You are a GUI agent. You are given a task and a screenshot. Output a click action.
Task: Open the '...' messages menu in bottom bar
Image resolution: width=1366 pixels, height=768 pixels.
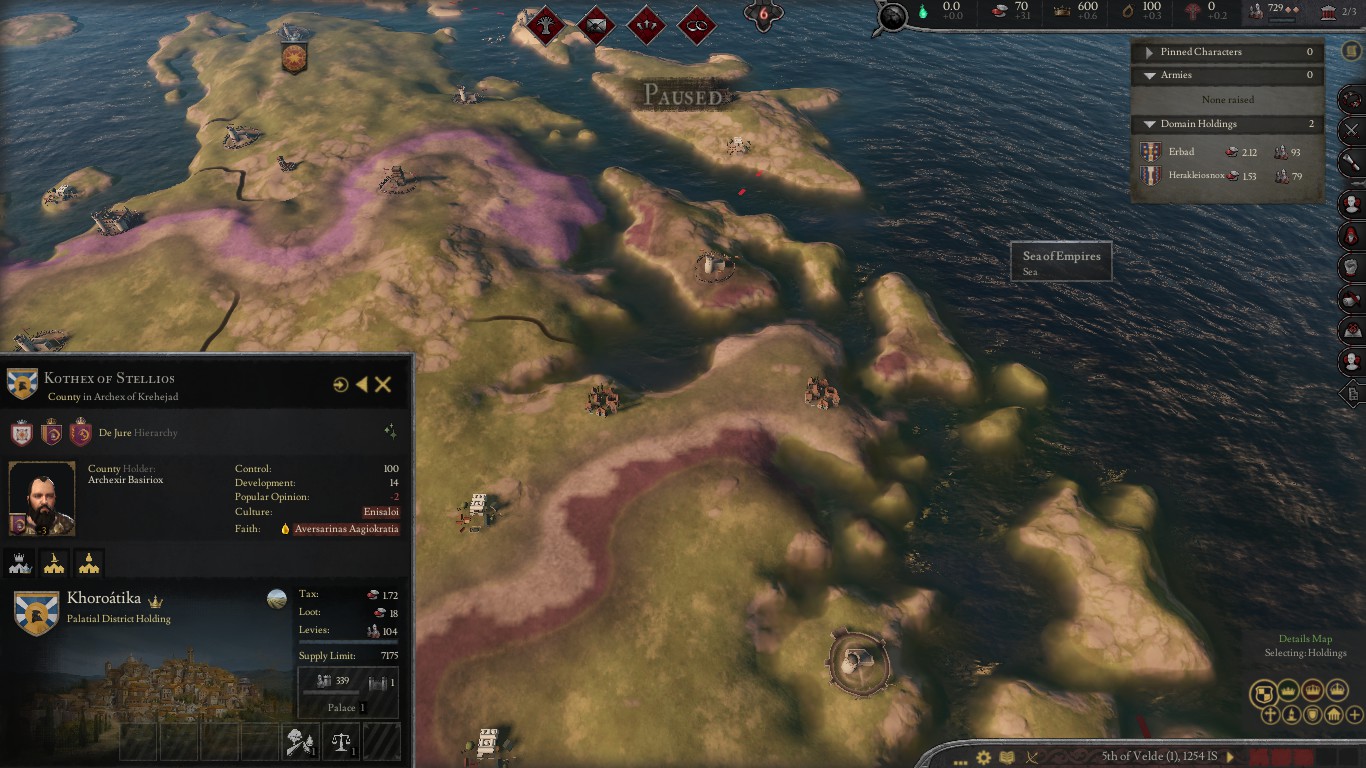[x=960, y=761]
